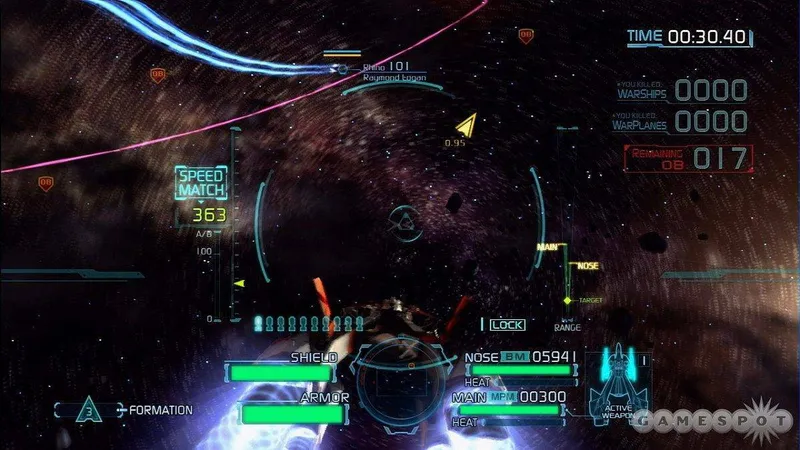Toggle the Speed Match indicator
800x450 pixels.
202,183
